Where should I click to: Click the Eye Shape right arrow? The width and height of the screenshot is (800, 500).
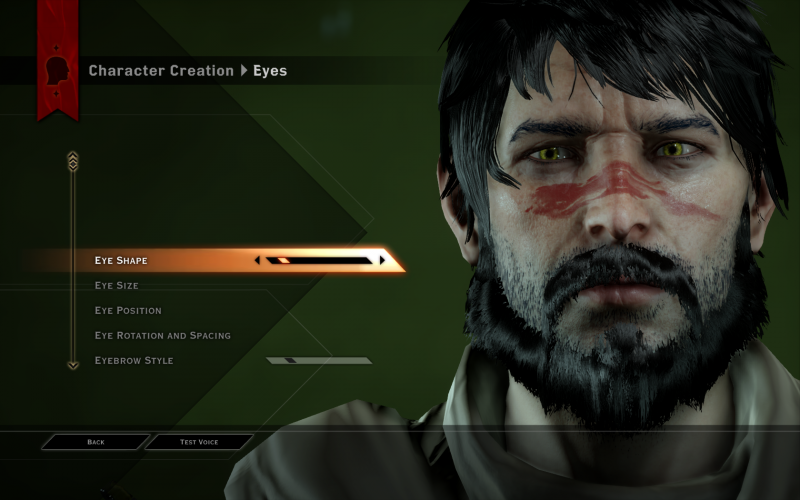pos(382,261)
